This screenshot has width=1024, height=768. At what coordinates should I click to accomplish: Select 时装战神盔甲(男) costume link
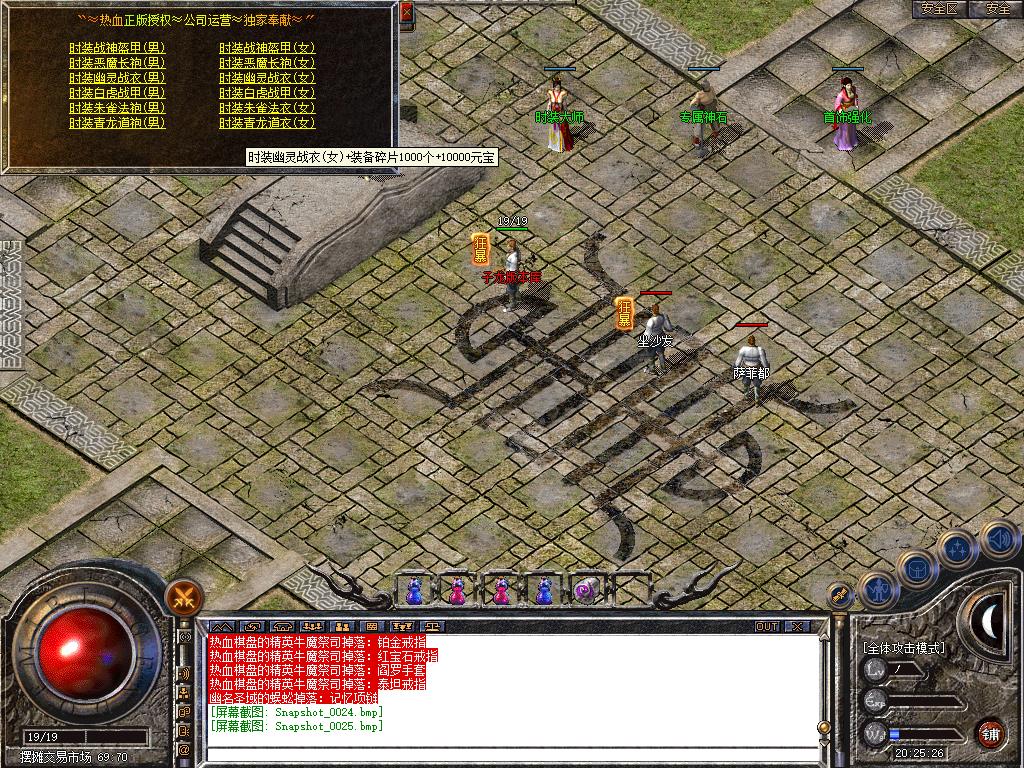click(117, 47)
